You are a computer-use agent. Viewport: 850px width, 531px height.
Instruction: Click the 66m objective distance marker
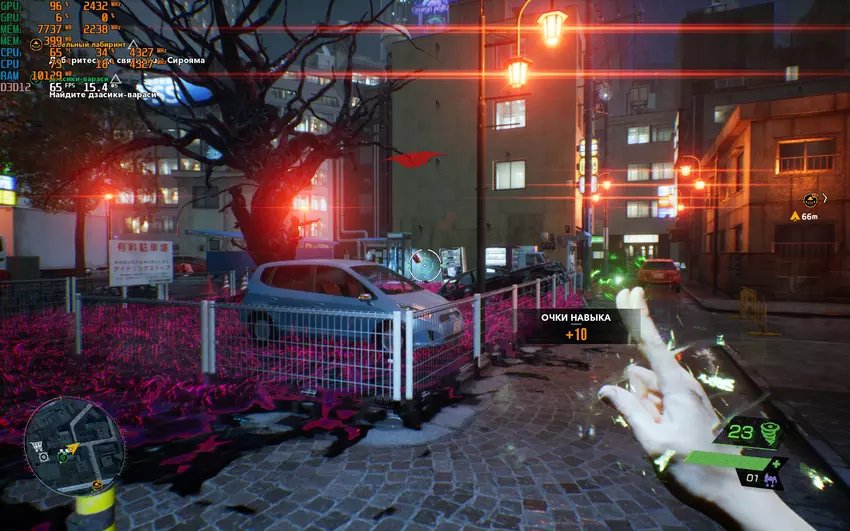(804, 215)
